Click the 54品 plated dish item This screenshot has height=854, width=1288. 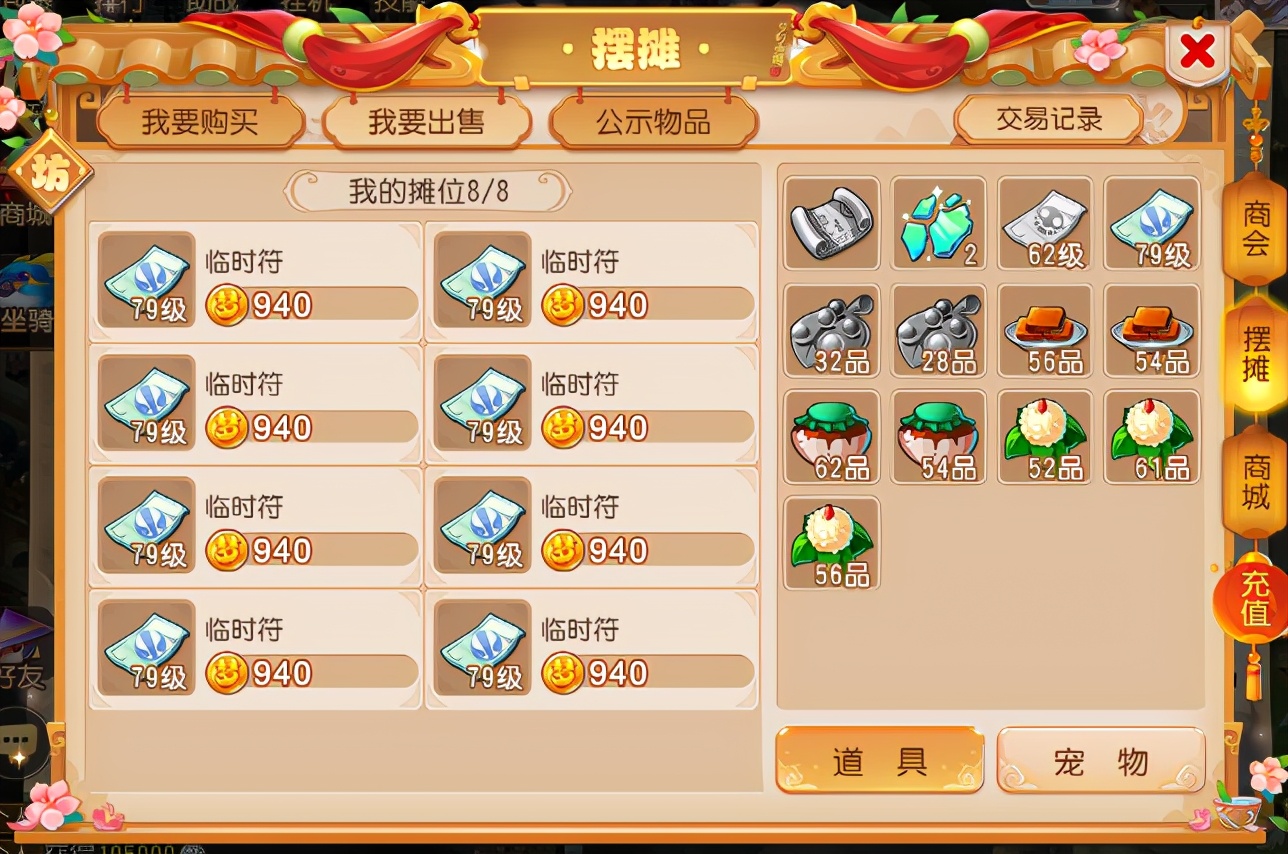1151,330
